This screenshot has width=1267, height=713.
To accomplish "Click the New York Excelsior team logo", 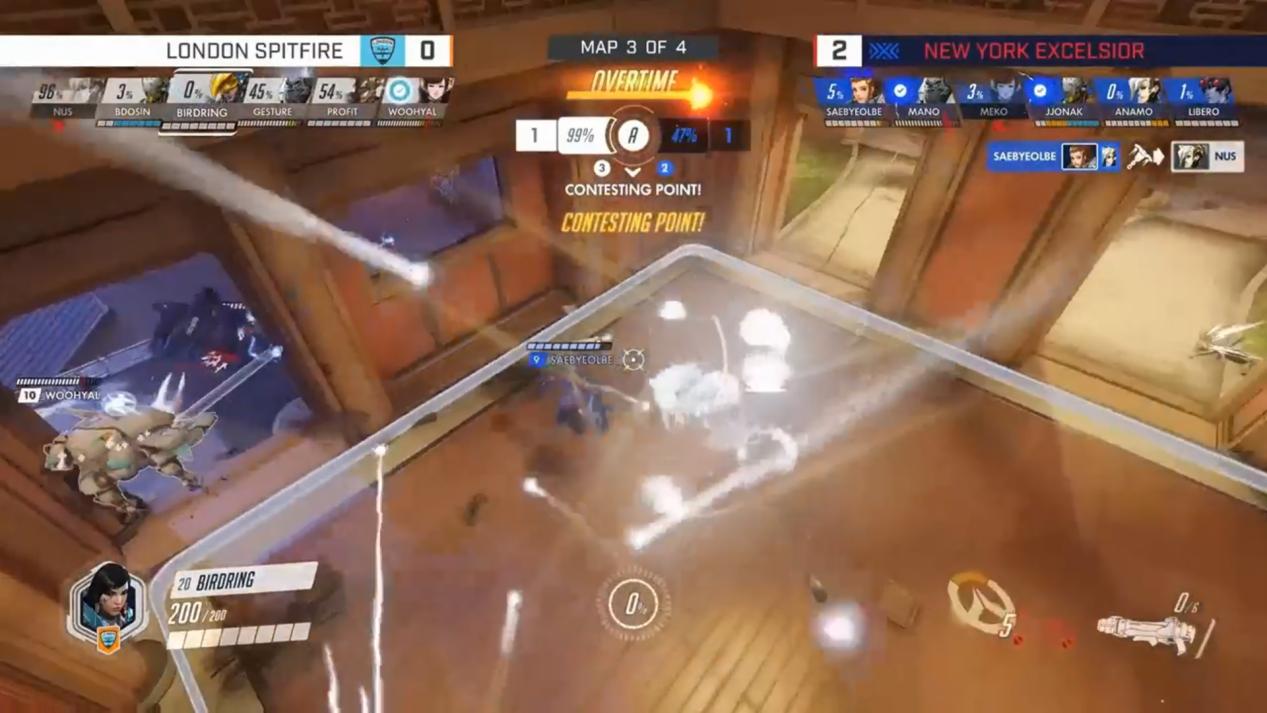I will click(x=884, y=50).
